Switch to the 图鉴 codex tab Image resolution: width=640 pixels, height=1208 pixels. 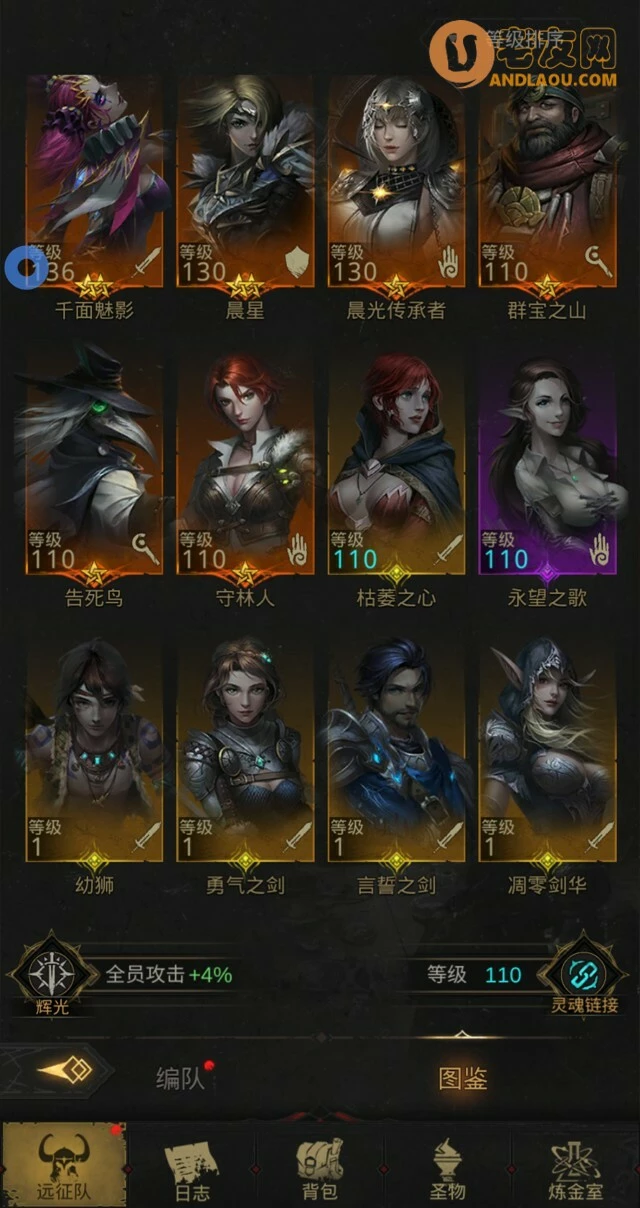[x=463, y=1079]
